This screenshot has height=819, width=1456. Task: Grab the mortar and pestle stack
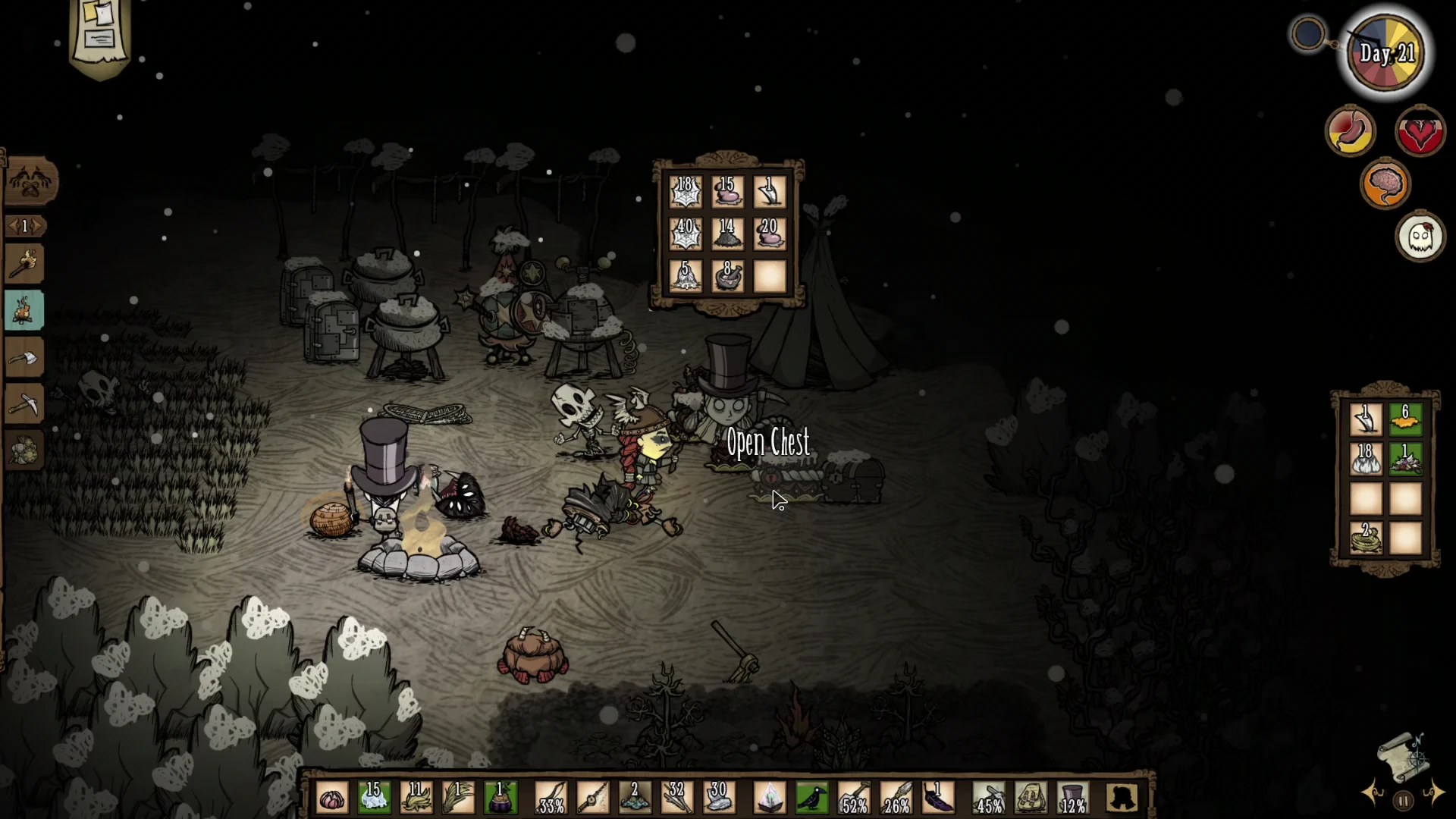[727, 276]
